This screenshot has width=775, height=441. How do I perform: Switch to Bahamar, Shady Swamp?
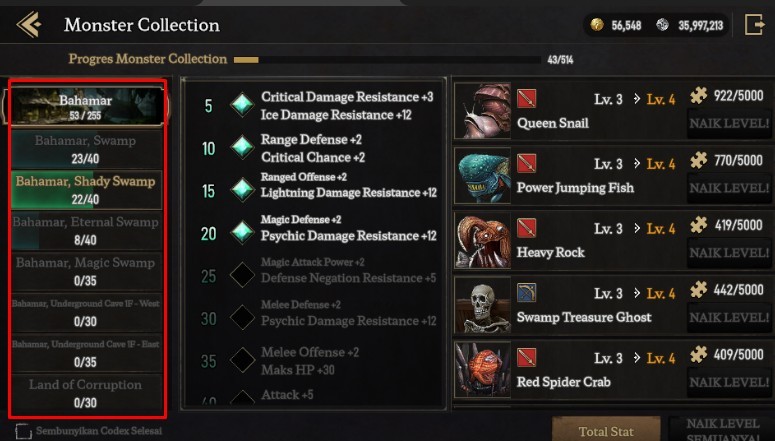click(x=86, y=190)
